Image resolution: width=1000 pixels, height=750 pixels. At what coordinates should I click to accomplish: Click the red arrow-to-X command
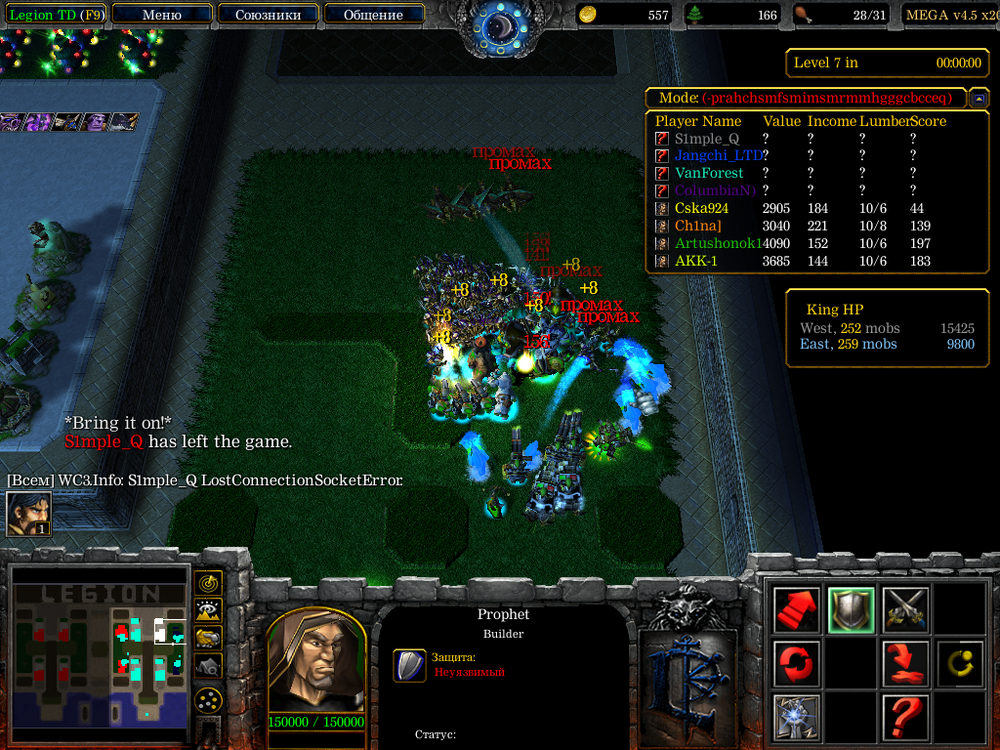coord(905,663)
